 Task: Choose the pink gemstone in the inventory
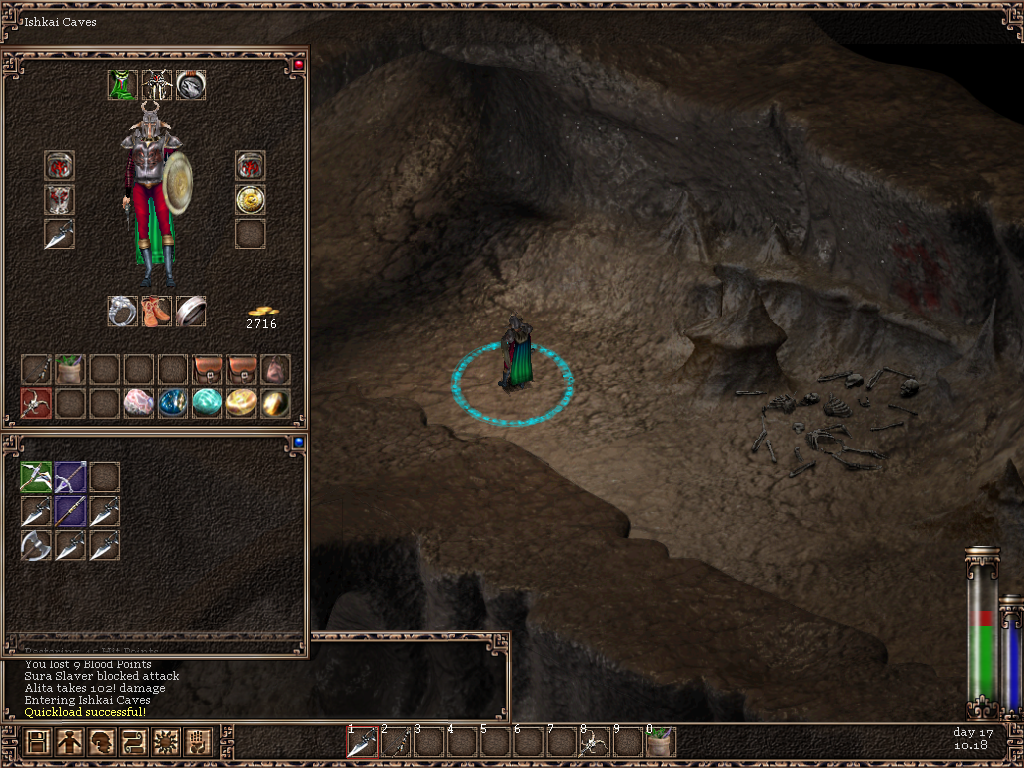pos(139,403)
